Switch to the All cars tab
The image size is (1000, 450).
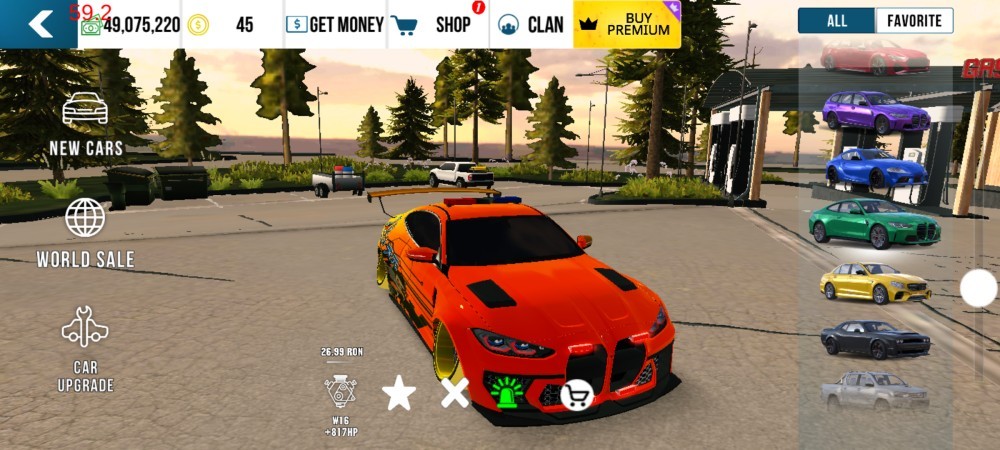pyautogui.click(x=837, y=21)
